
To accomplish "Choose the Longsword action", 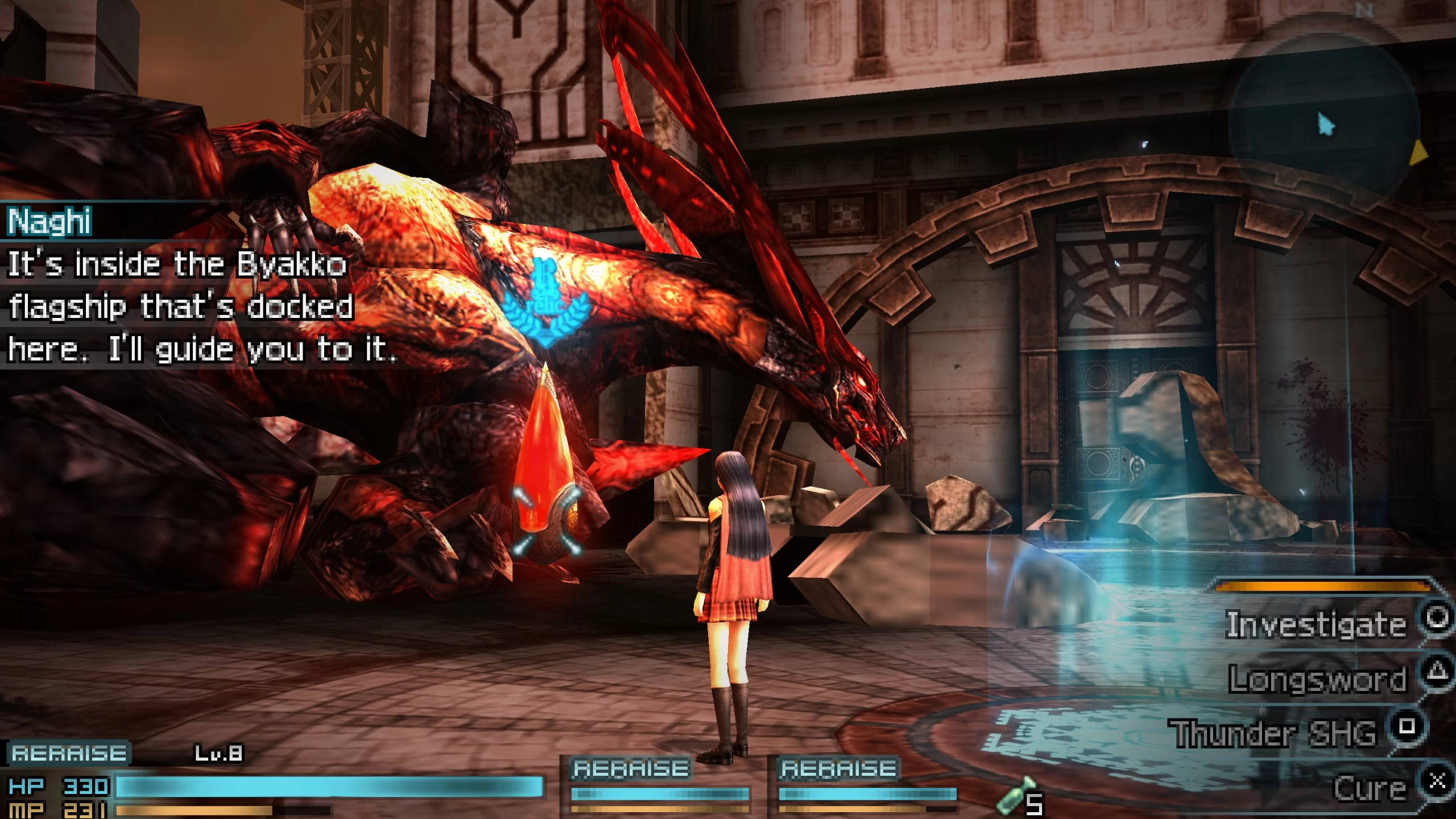I will click(x=1317, y=679).
